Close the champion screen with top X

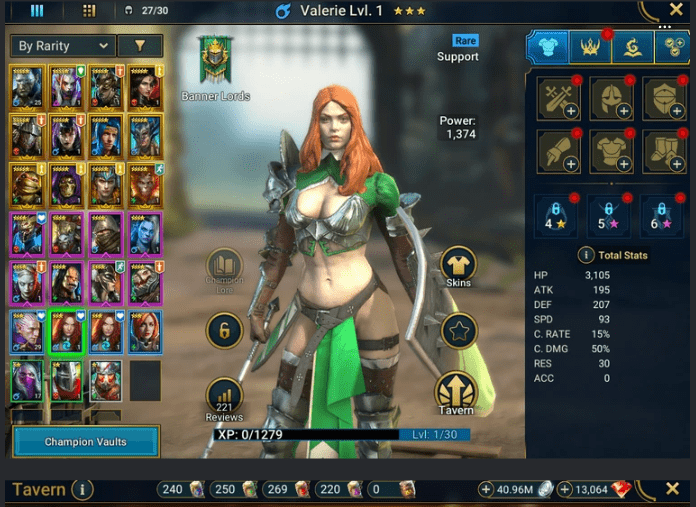pos(675,10)
